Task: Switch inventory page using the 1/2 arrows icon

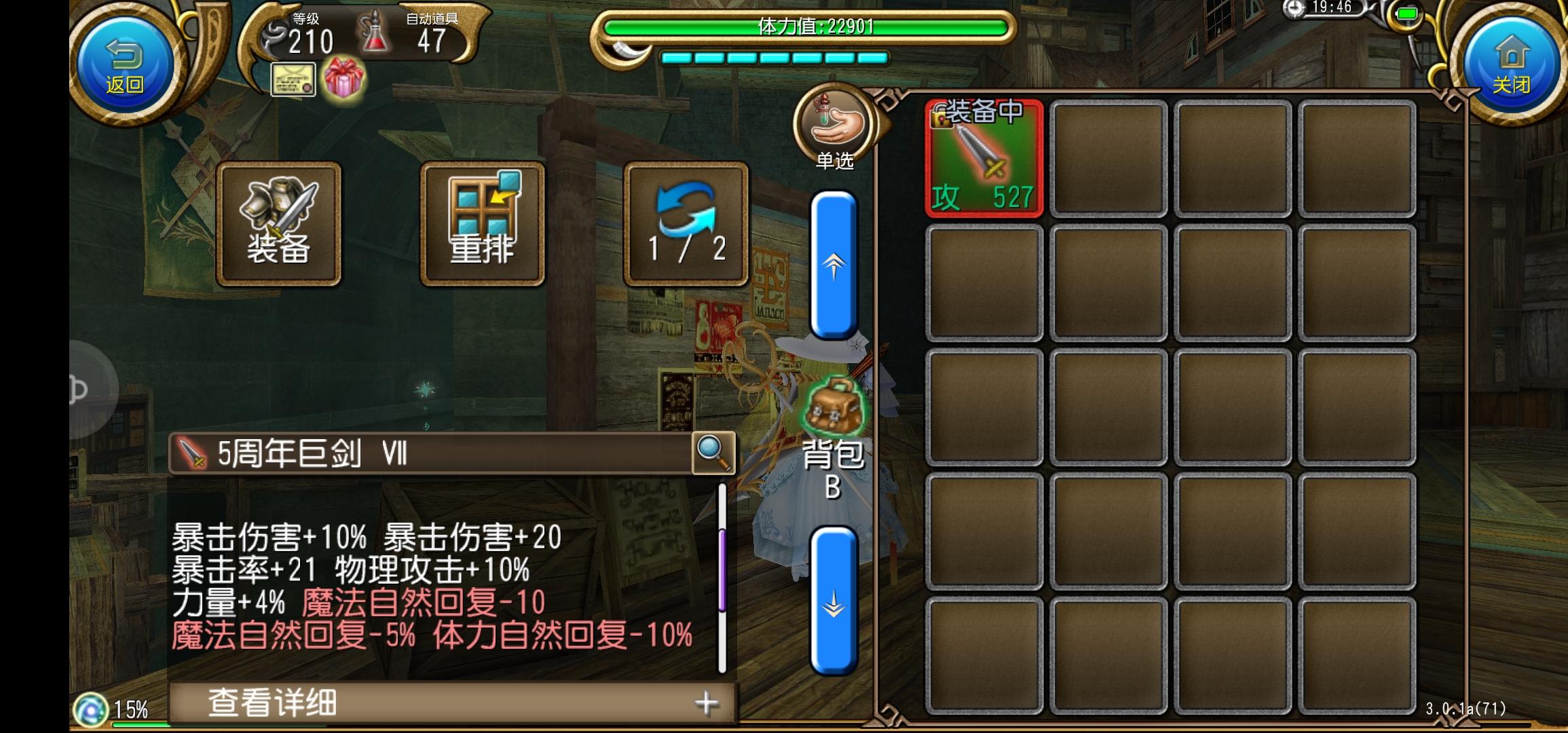Action: pyautogui.click(x=684, y=224)
